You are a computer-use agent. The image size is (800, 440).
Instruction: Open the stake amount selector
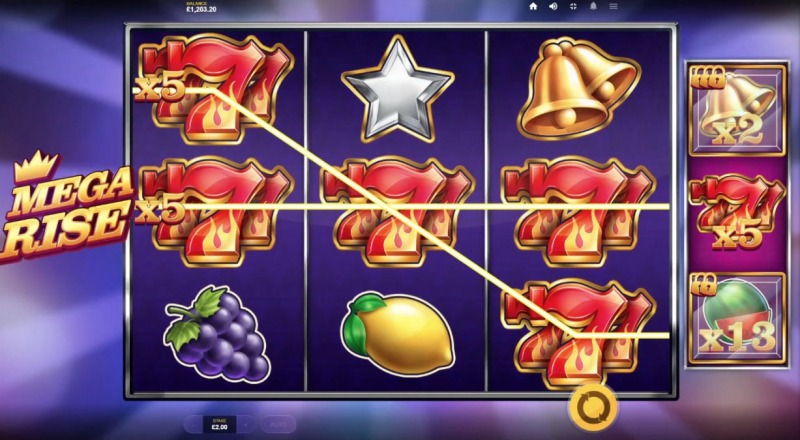coord(220,423)
